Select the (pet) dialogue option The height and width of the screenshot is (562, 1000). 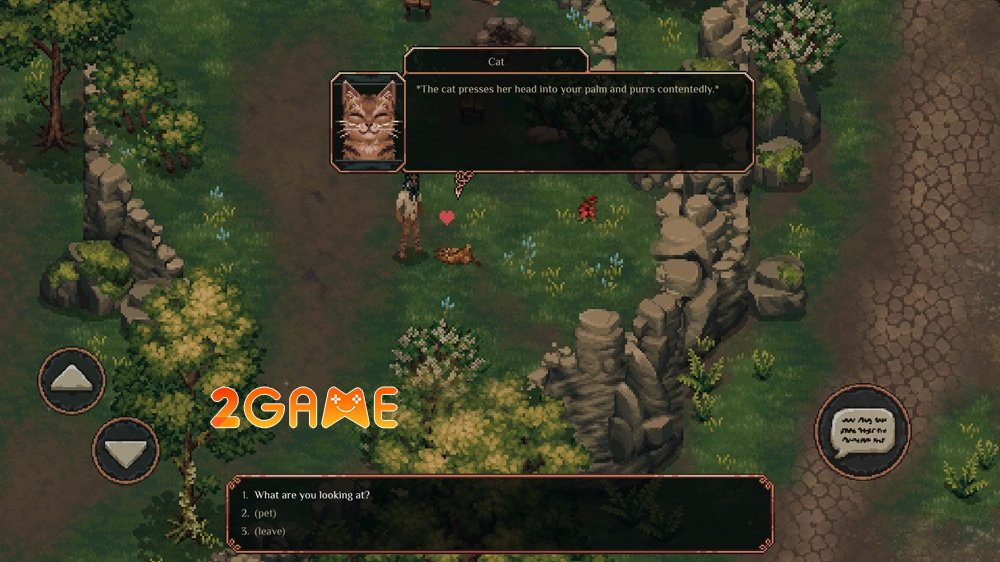(x=266, y=513)
